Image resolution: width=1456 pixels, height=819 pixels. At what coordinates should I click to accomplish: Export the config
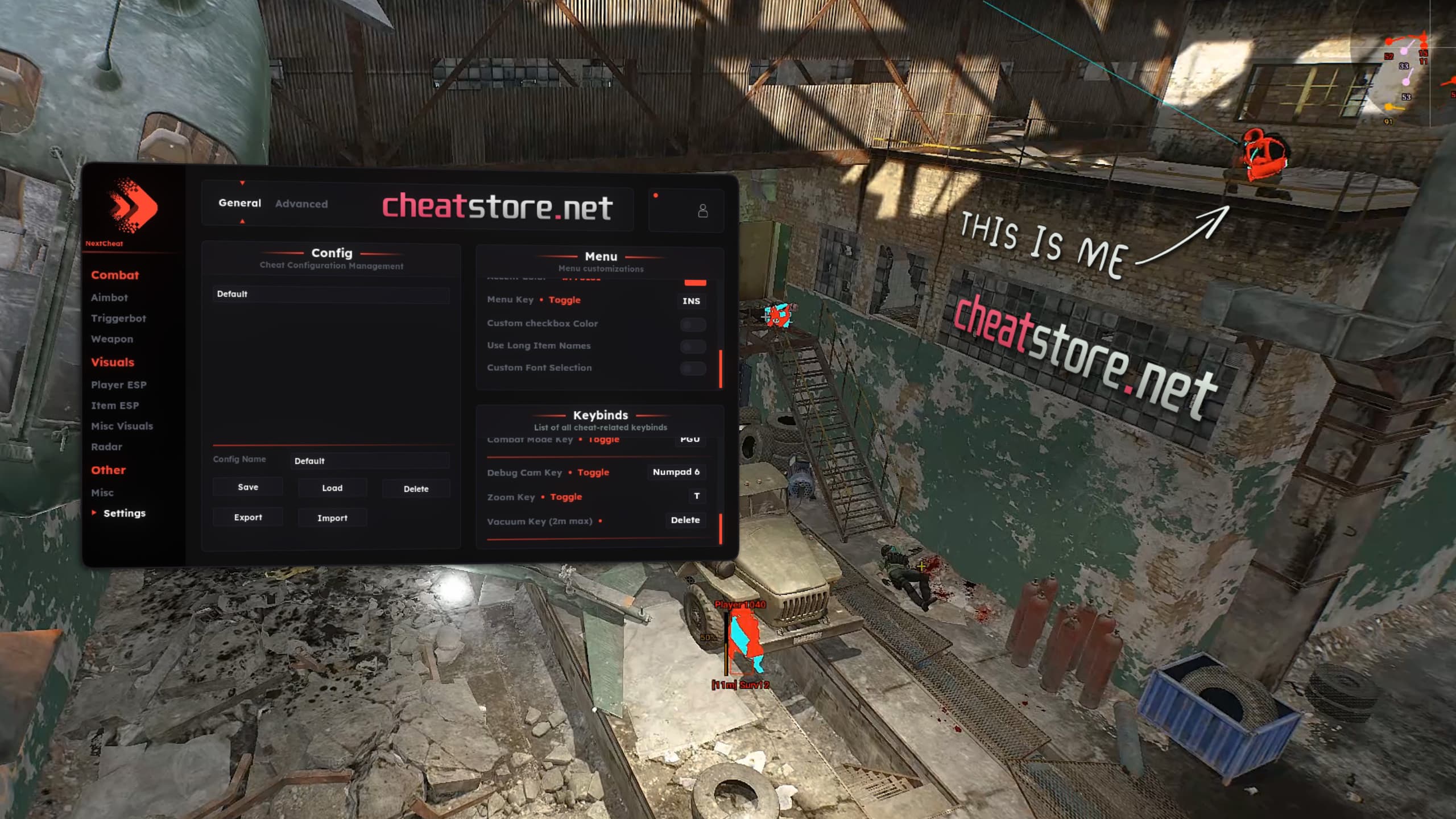pyautogui.click(x=247, y=517)
